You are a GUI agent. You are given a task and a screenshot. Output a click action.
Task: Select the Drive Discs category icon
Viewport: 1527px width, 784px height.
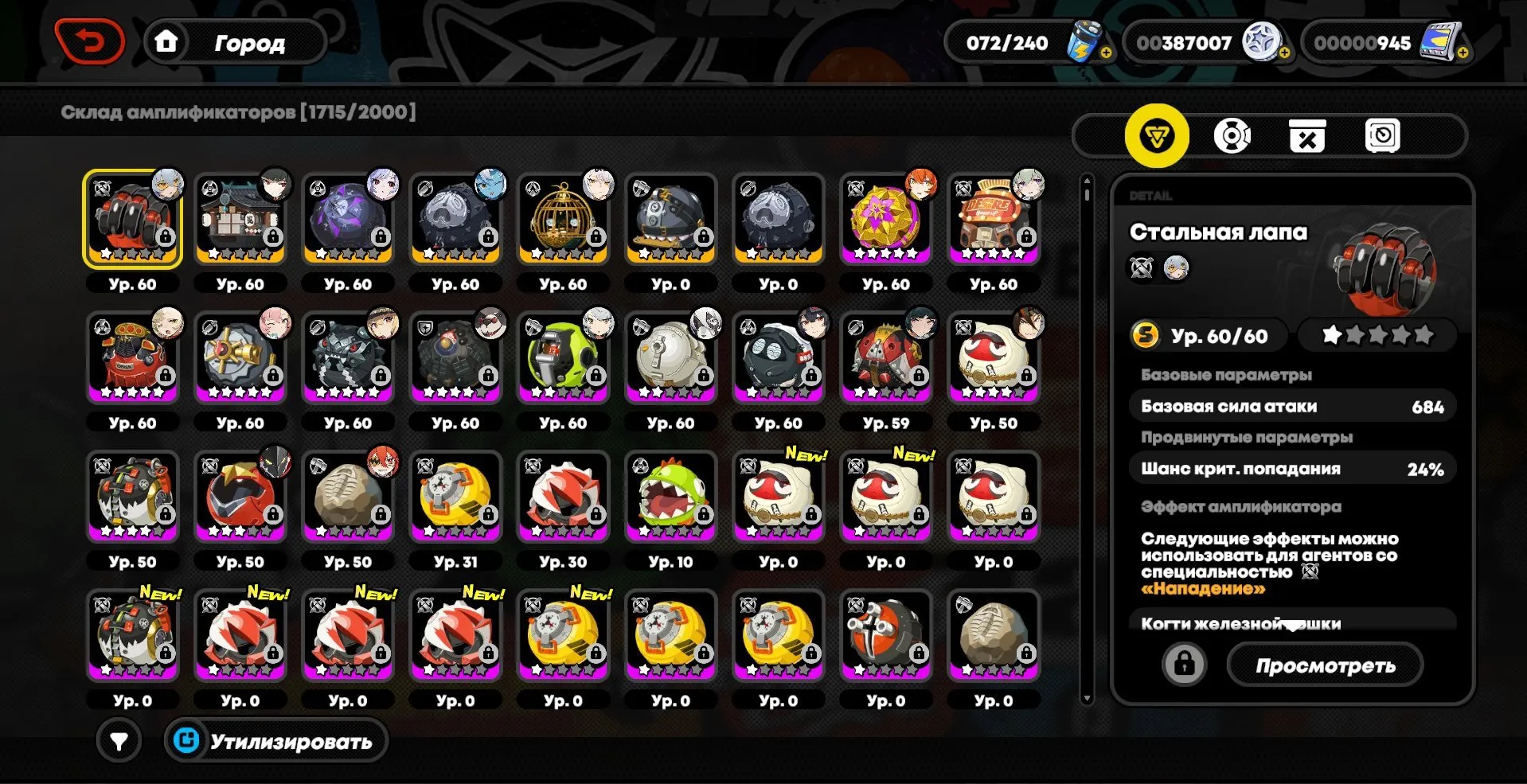[x=1230, y=135]
